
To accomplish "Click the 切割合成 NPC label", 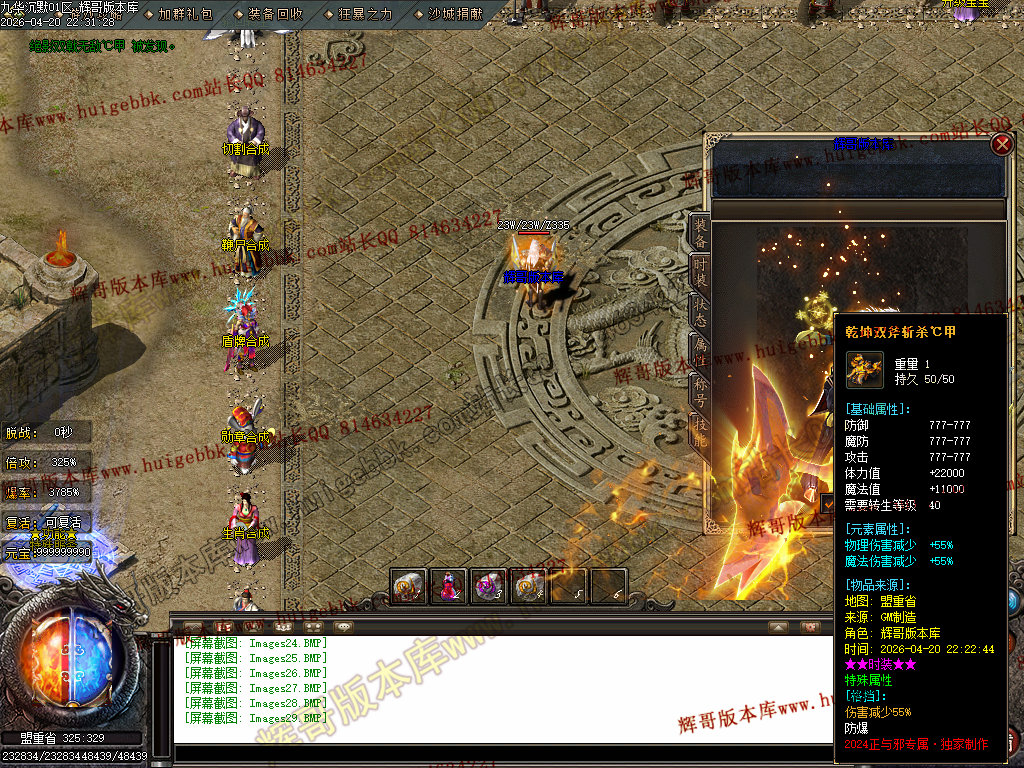I will point(246,150).
